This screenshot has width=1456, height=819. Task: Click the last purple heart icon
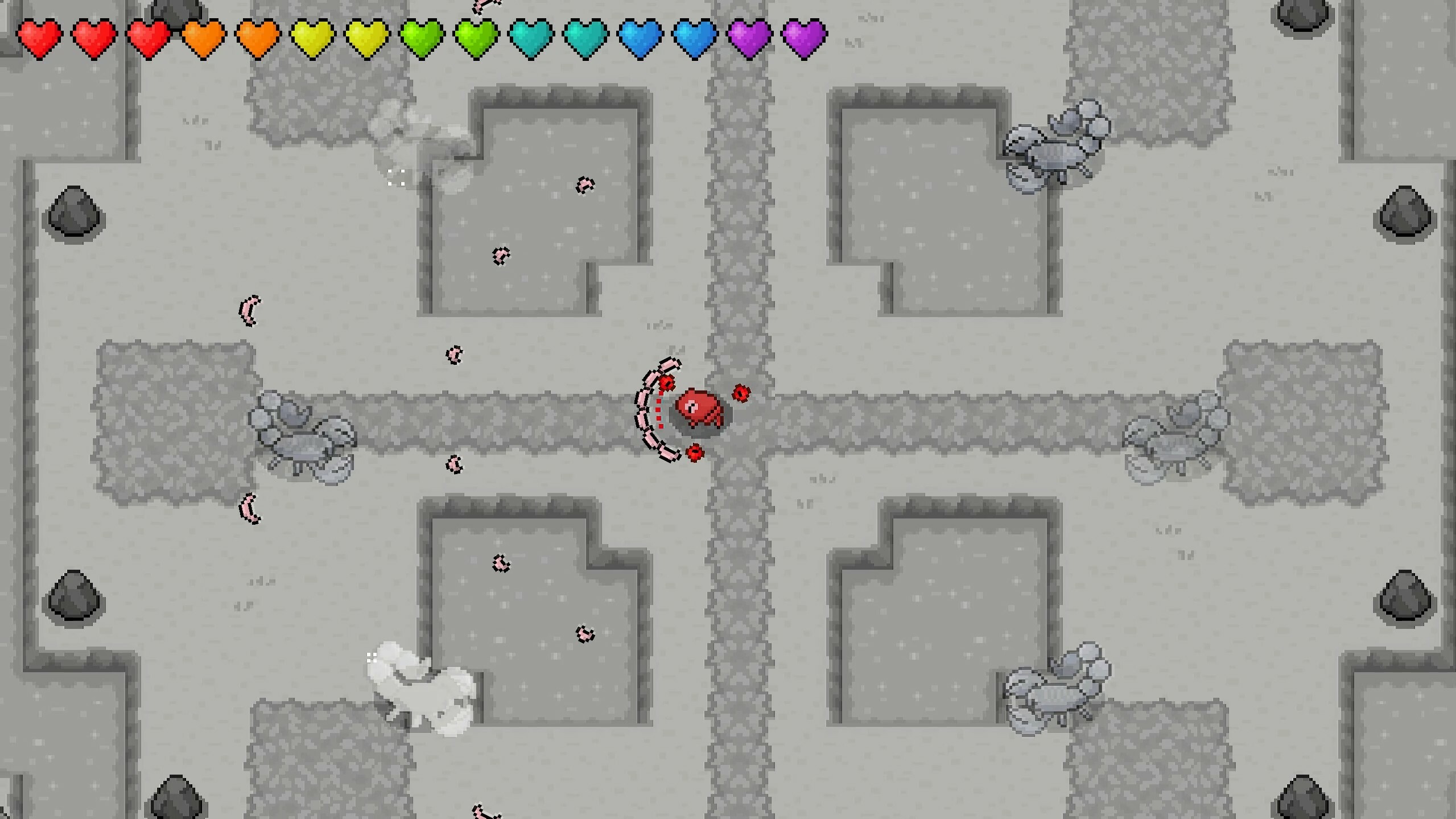[x=802, y=38]
